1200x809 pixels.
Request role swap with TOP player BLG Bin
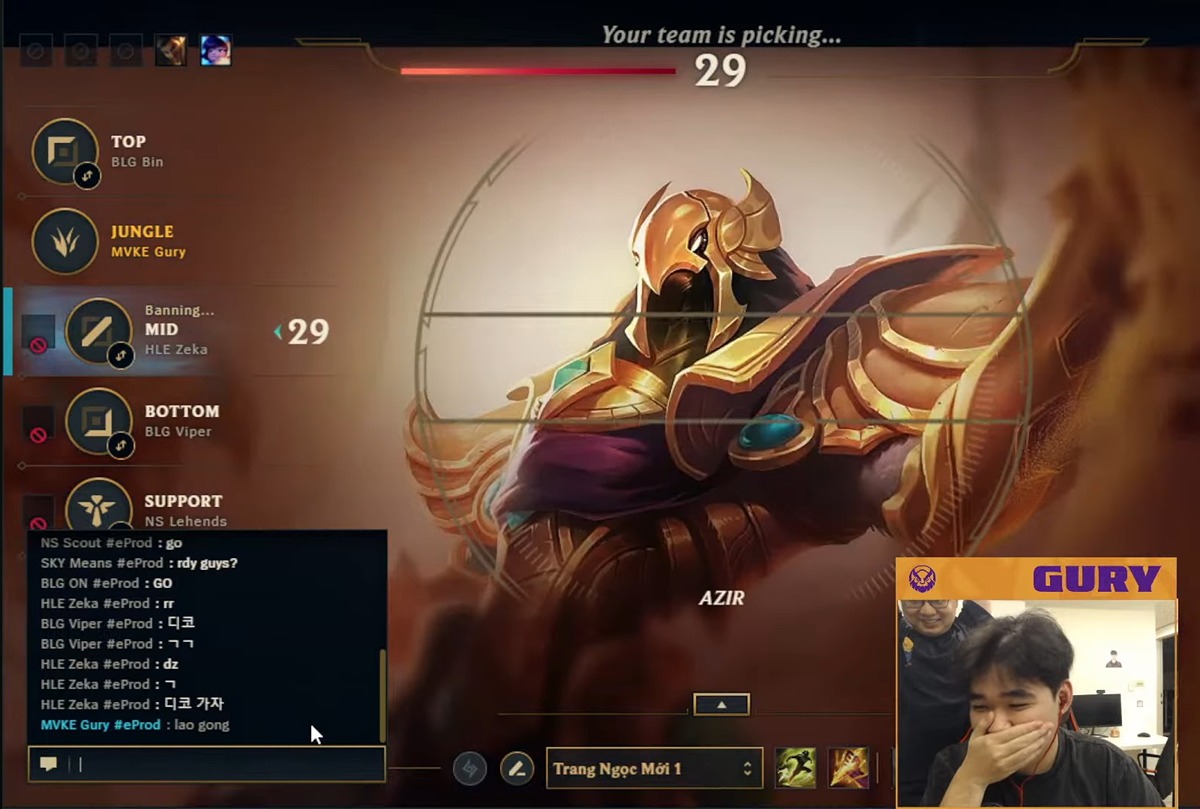[85, 176]
